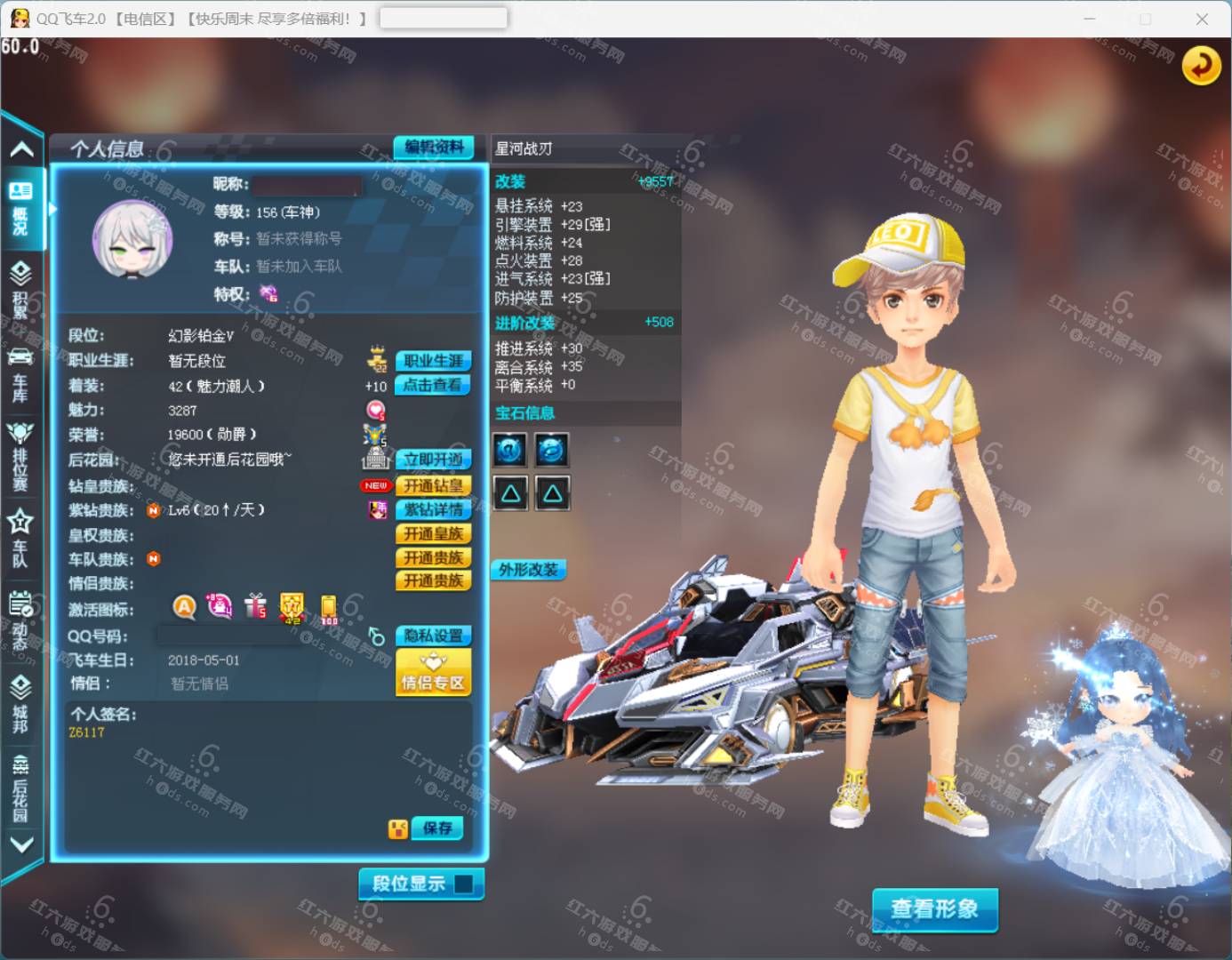1232x960 pixels.
Task: Click the 查看形象 view avatar button
Action: coord(934,909)
